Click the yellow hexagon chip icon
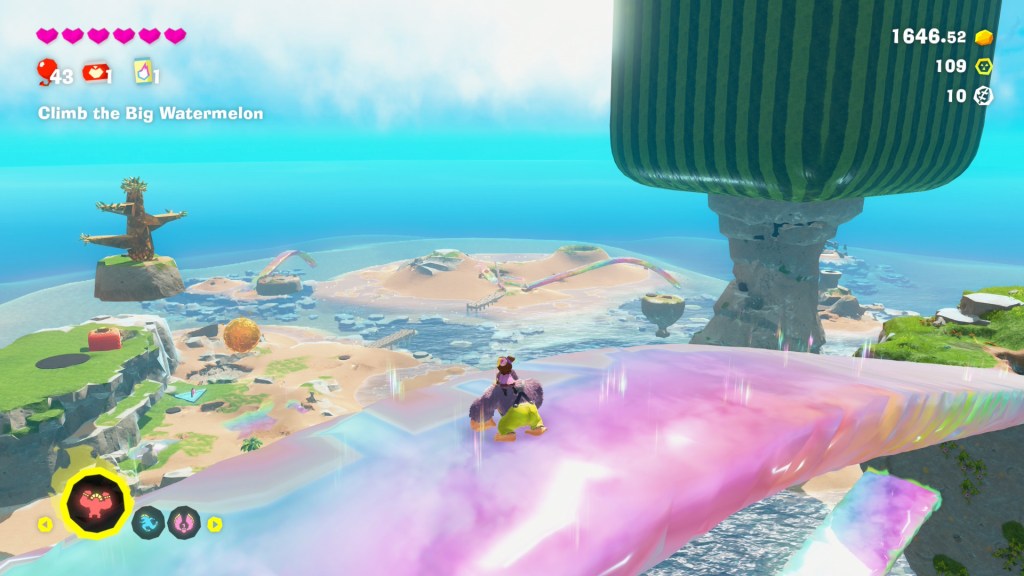Screen dimensions: 1024x576 [x=984, y=66]
